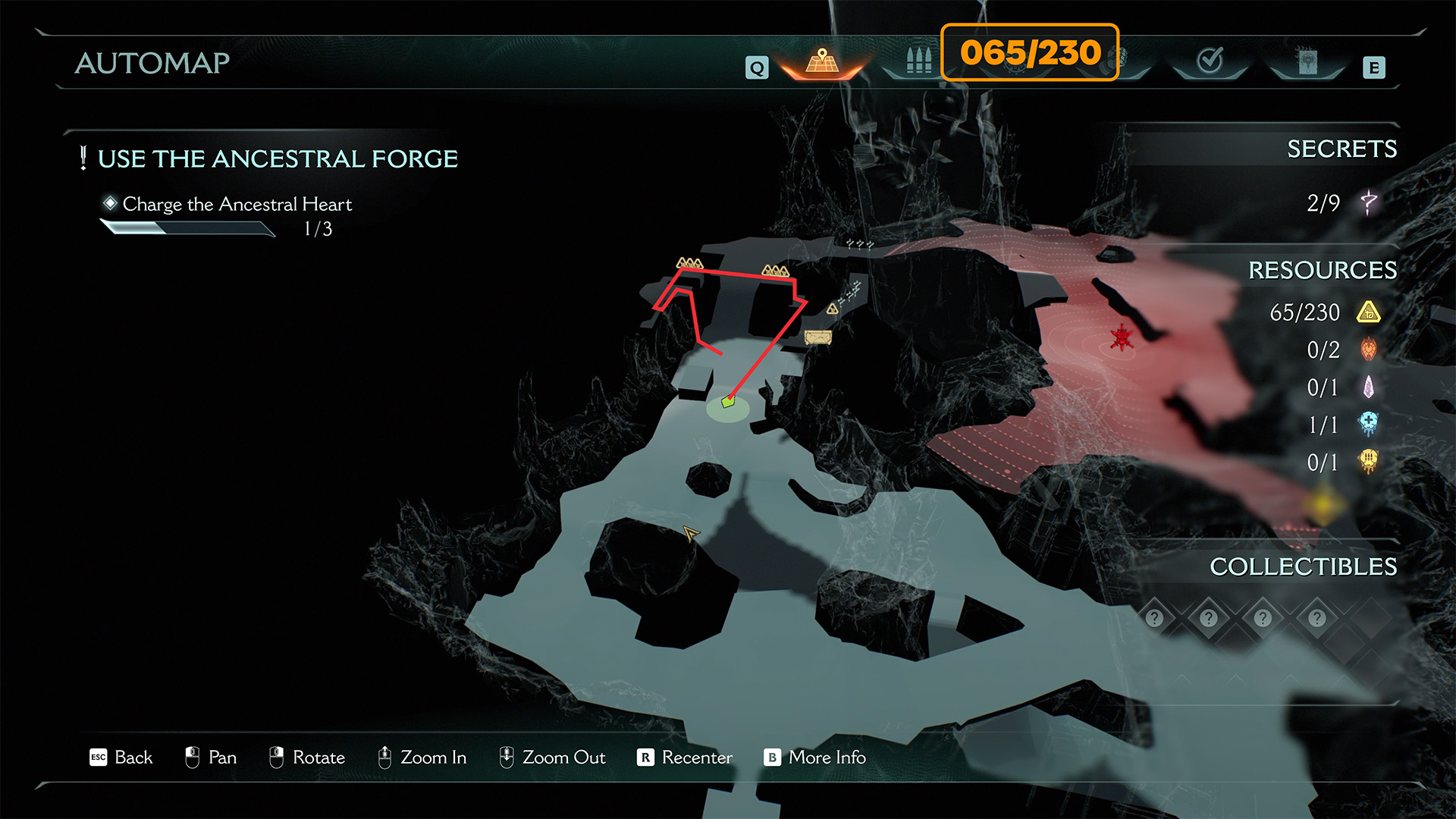Click the gold chest marker on map
The width and height of the screenshot is (1456, 819).
click(817, 337)
